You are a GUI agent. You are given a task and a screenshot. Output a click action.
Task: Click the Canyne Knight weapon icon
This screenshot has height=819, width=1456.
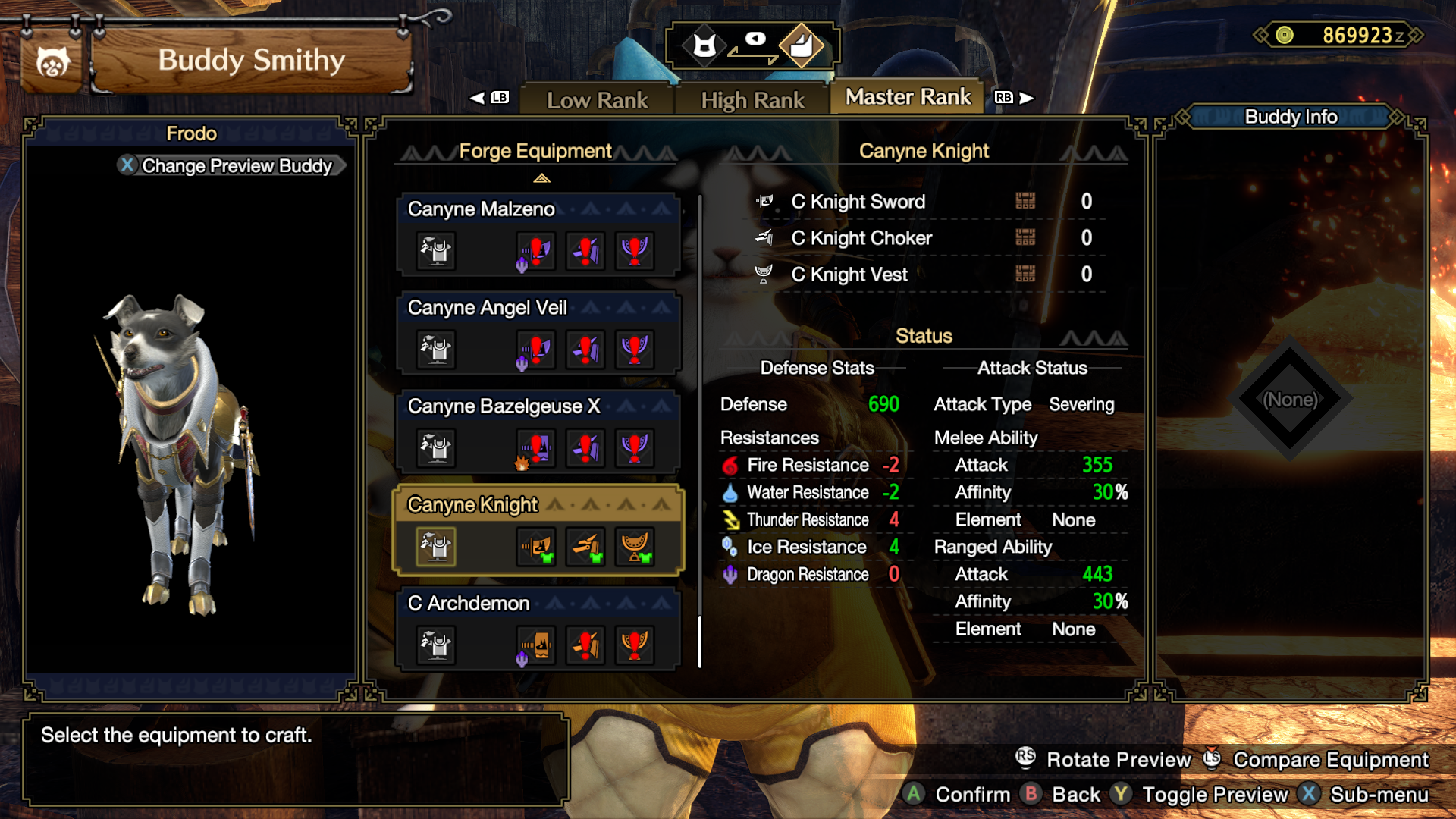click(x=536, y=546)
